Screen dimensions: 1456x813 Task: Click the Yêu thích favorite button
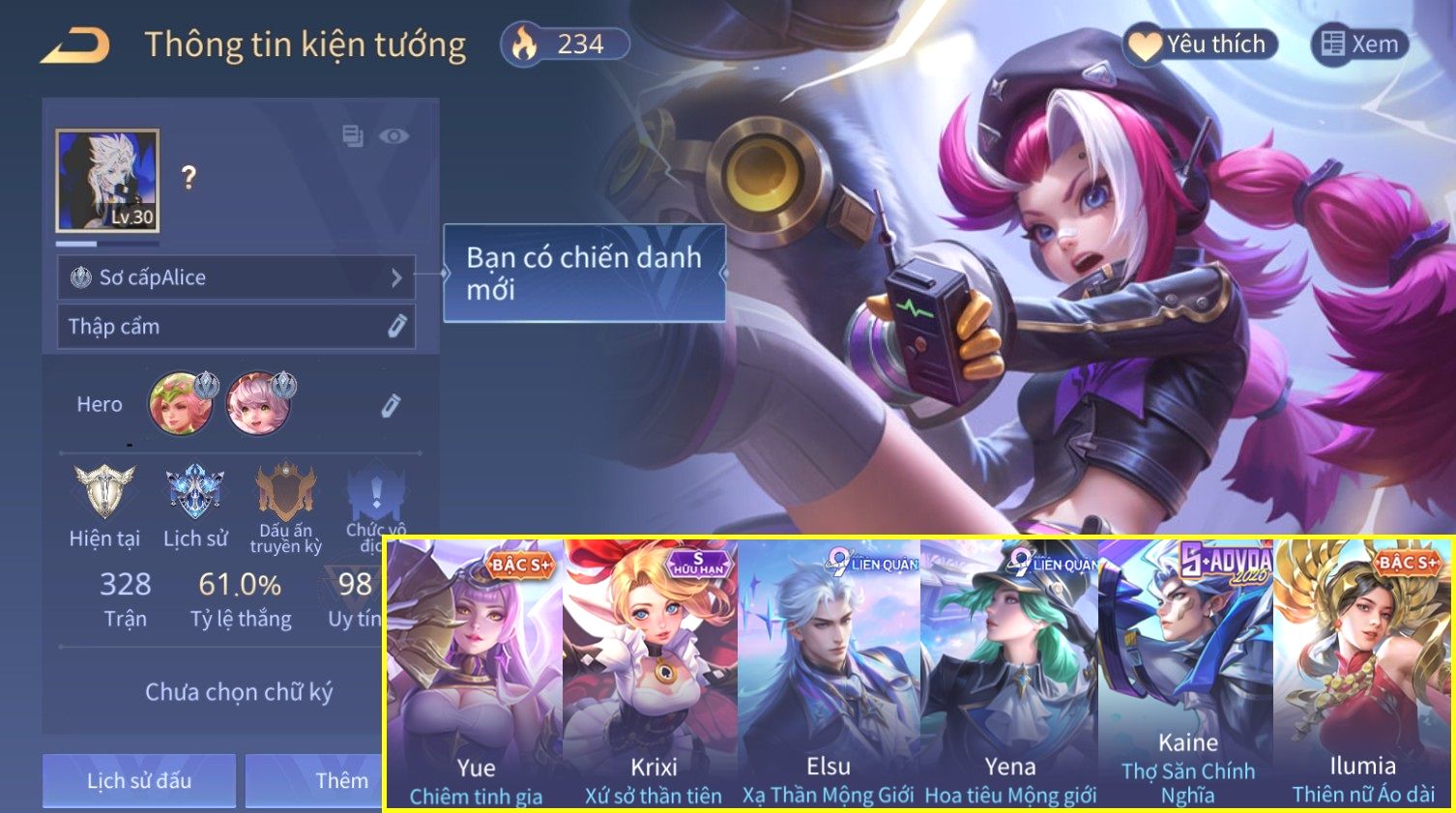(x=1200, y=44)
